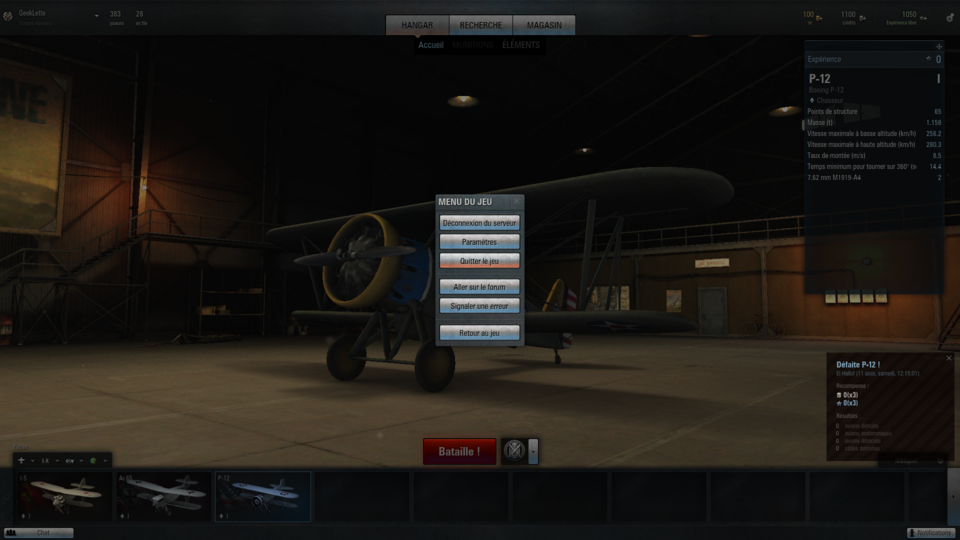Open the battle type dropdown arrow

tap(534, 452)
